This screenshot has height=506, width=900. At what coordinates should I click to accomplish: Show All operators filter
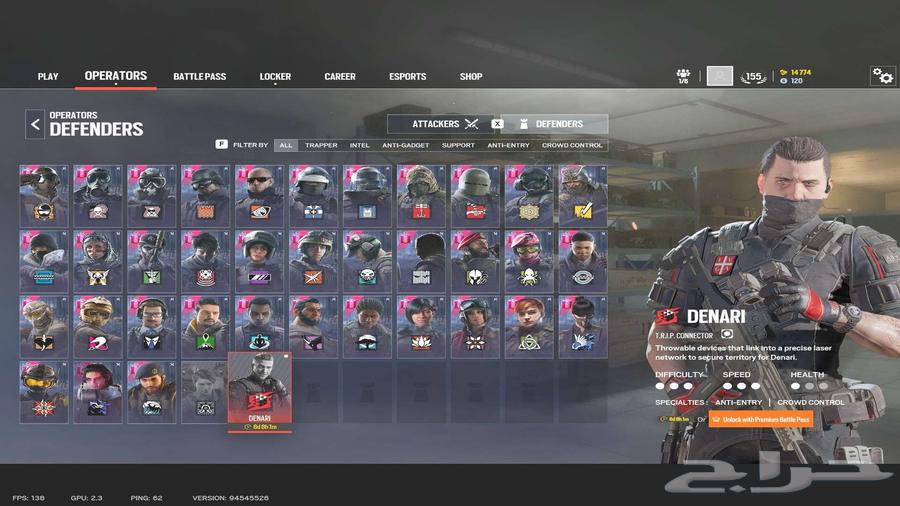[x=286, y=145]
